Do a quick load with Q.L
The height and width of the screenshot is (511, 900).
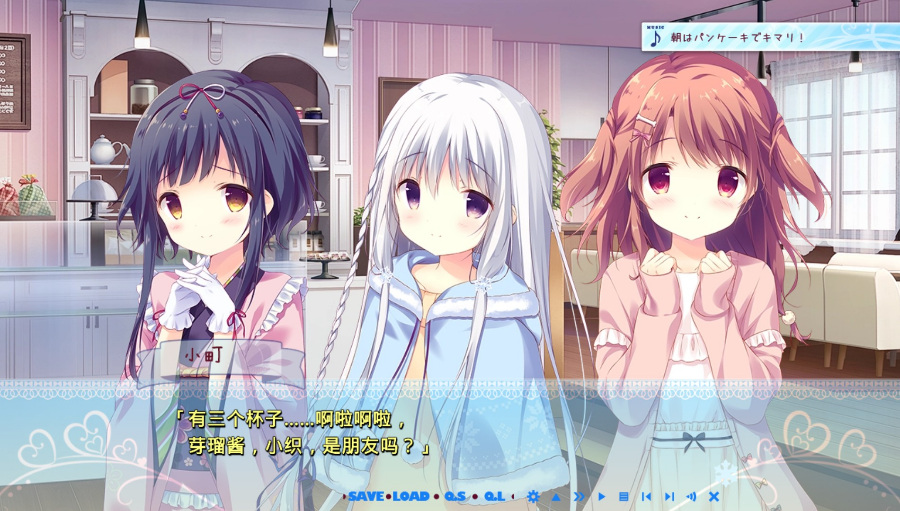point(494,496)
